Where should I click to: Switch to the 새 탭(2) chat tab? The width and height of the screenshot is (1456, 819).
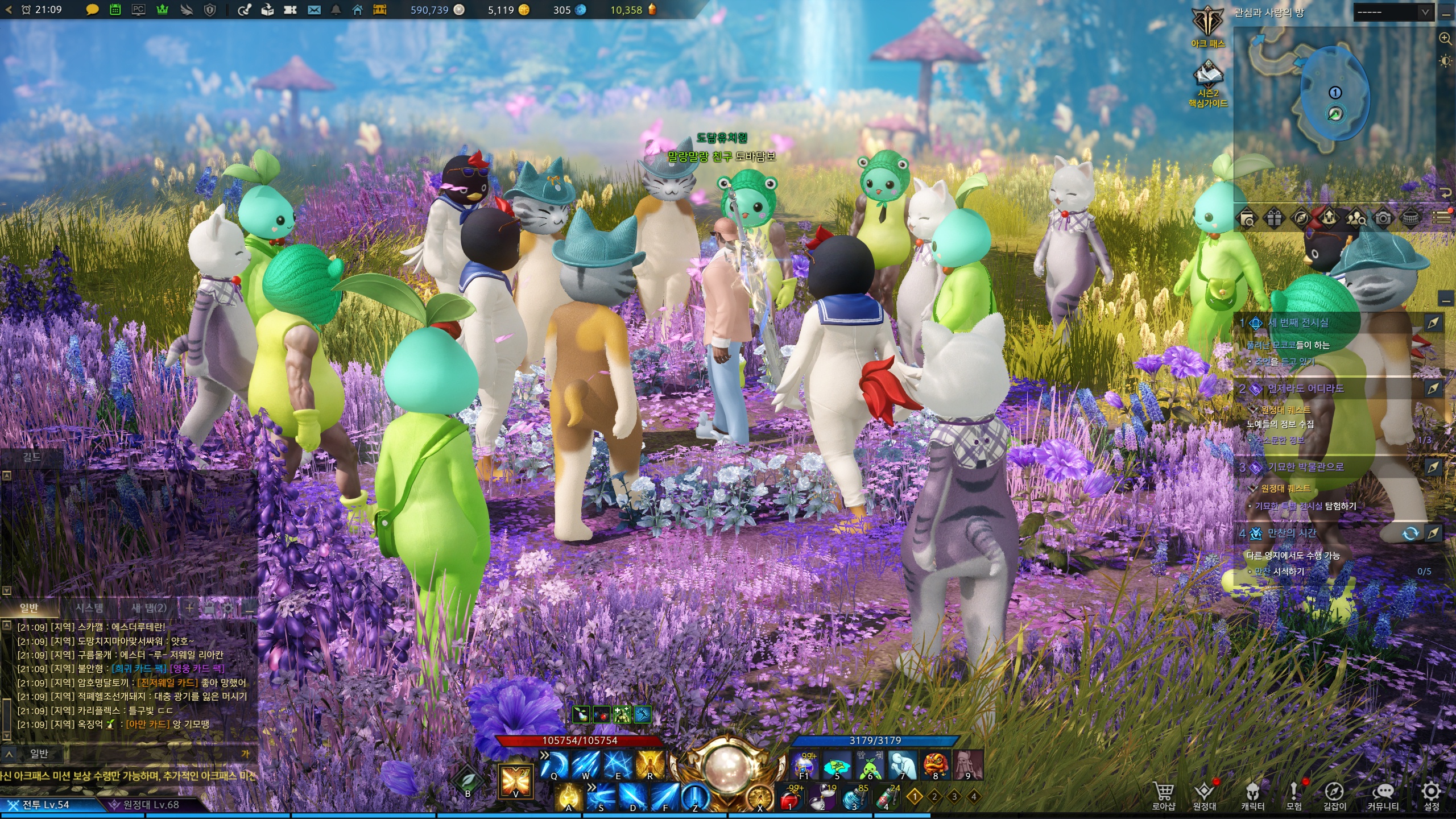click(x=149, y=608)
